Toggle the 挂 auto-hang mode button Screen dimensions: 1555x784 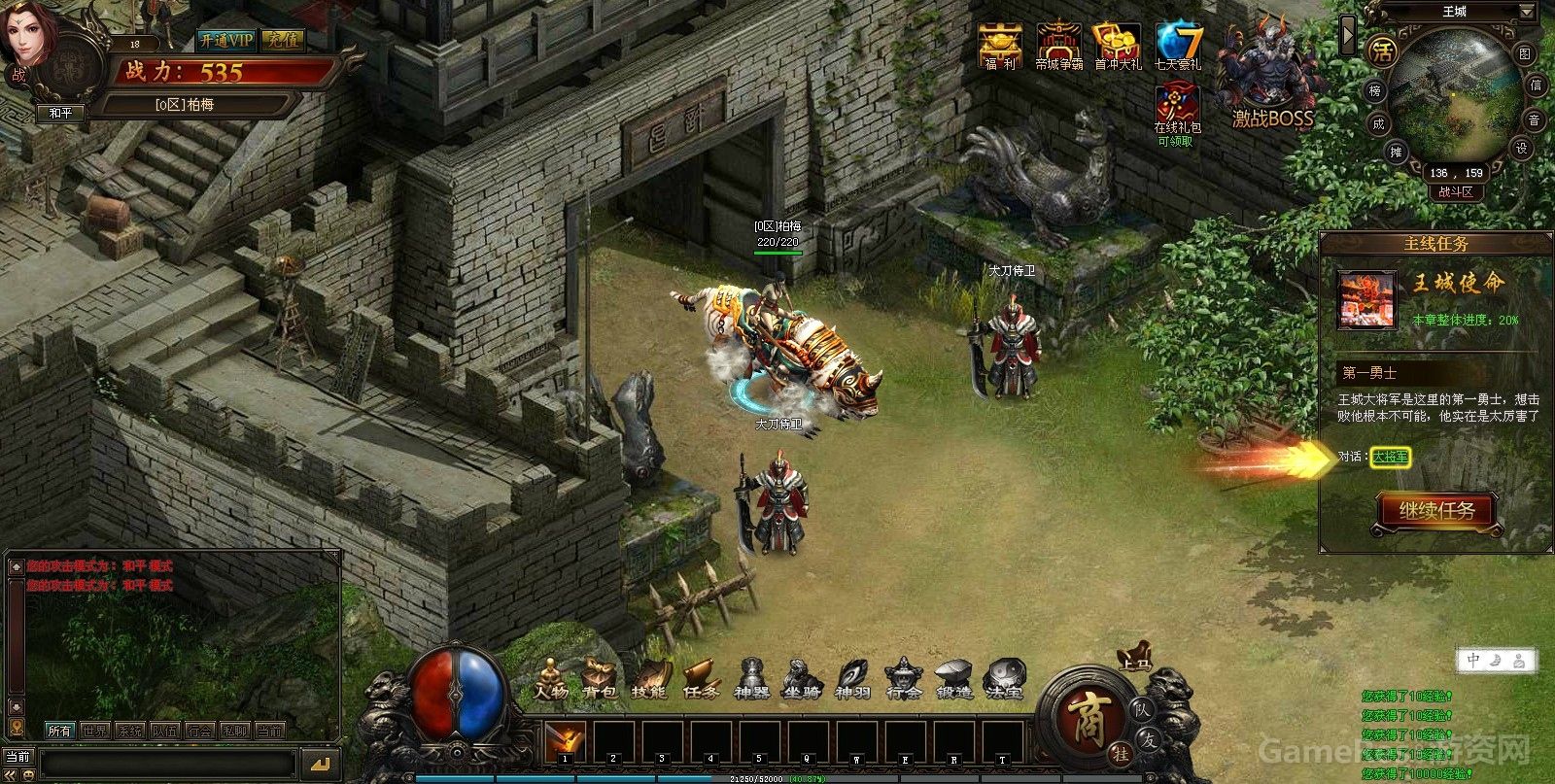(1123, 751)
